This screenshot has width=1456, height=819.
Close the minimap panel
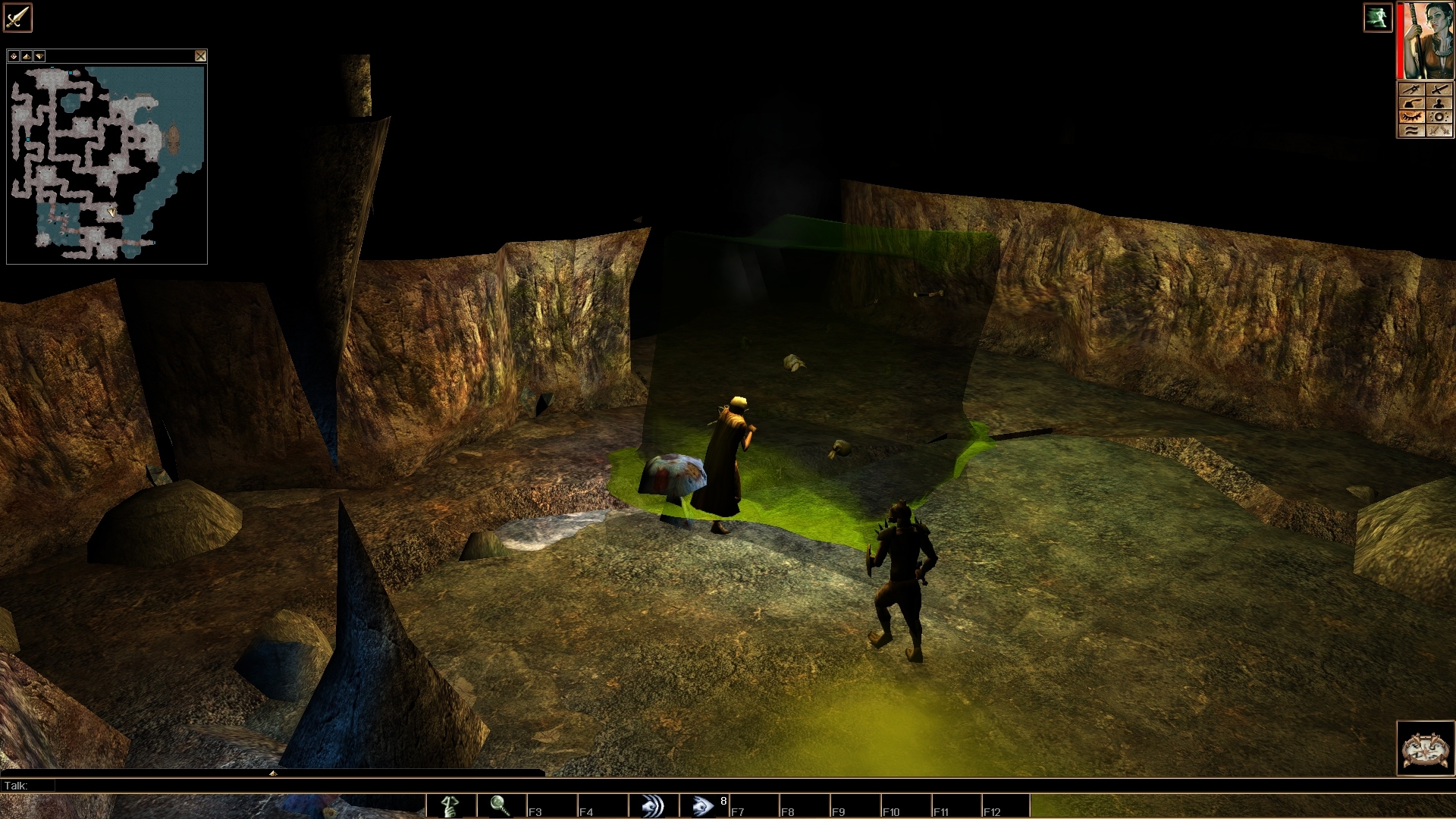pos(201,56)
